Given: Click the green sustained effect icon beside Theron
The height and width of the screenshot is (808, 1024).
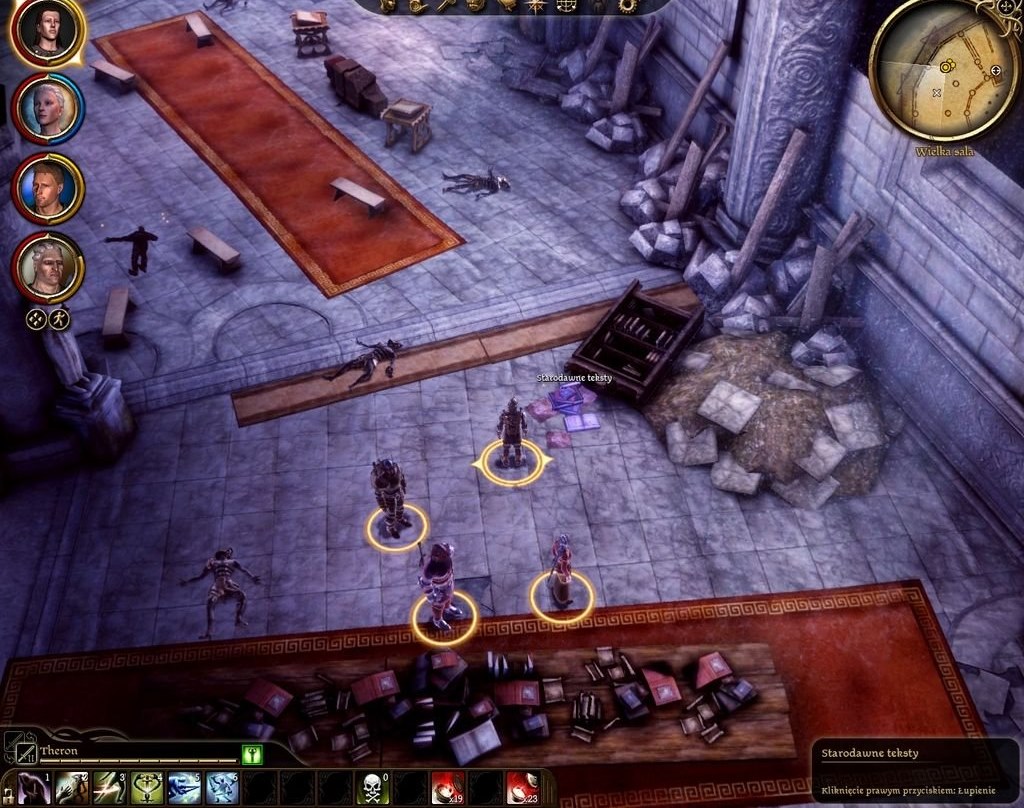Looking at the screenshot, I should coord(252,754).
